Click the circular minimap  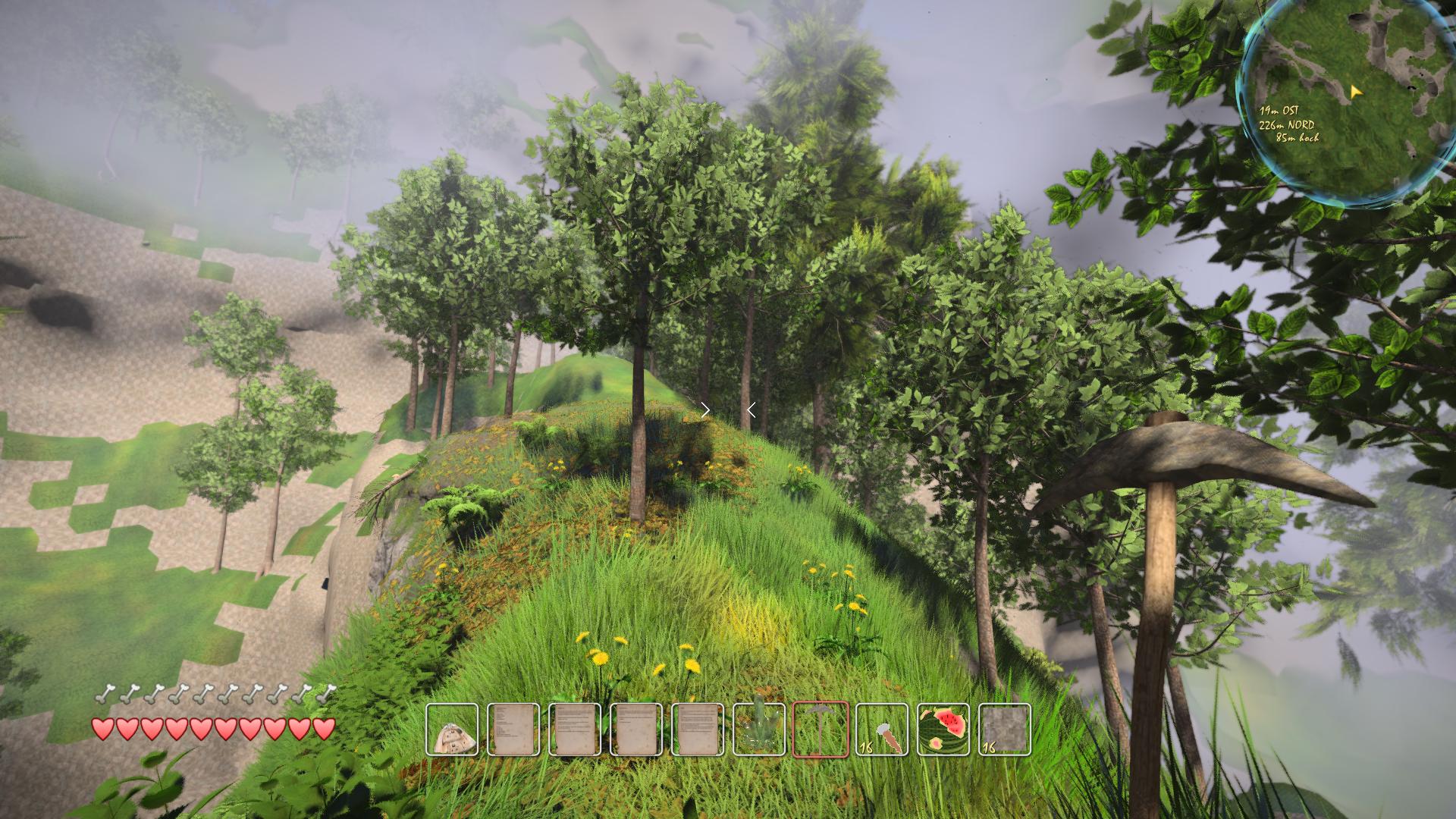(x=1346, y=102)
